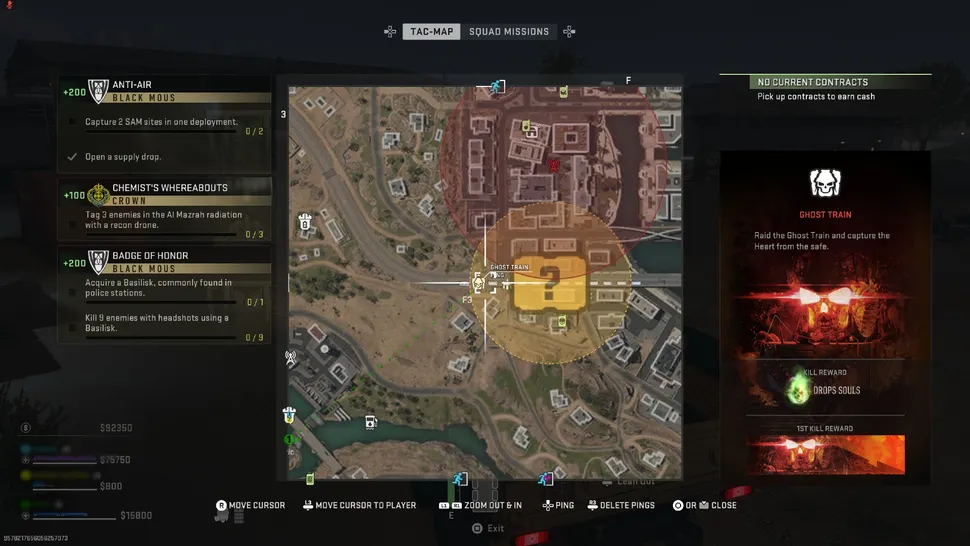Select the radio tower icon on the map

291,357
